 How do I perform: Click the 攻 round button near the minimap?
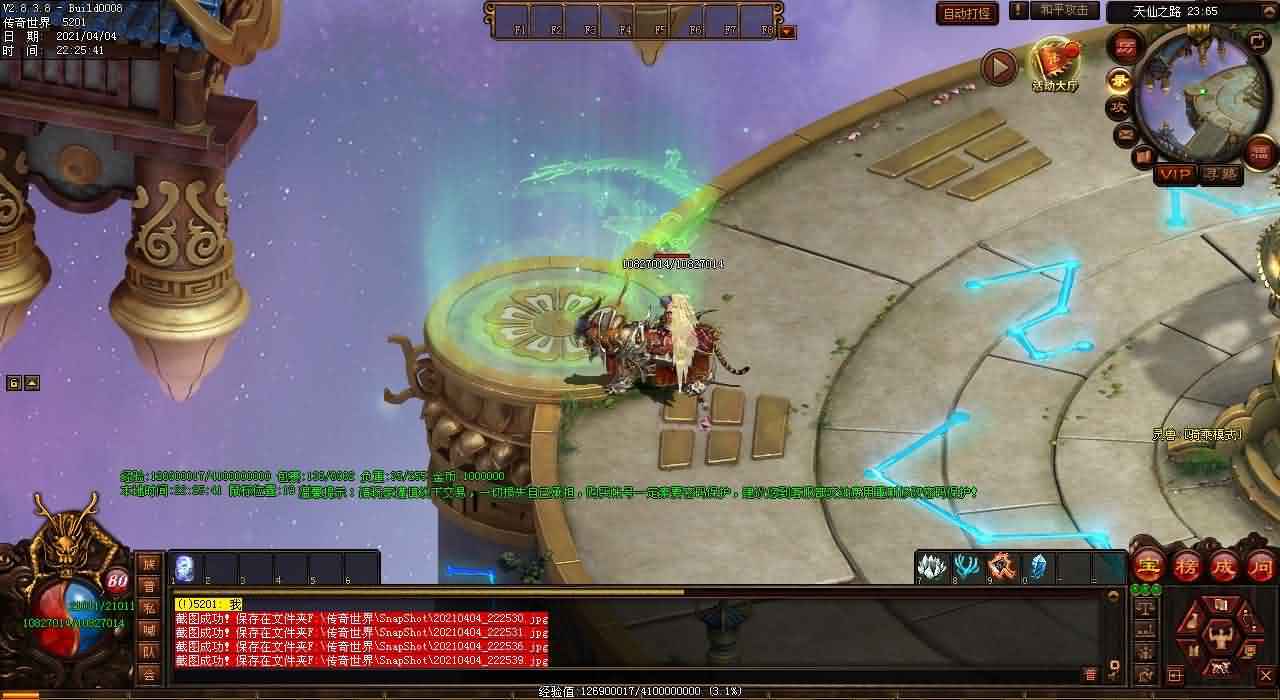coord(1117,107)
